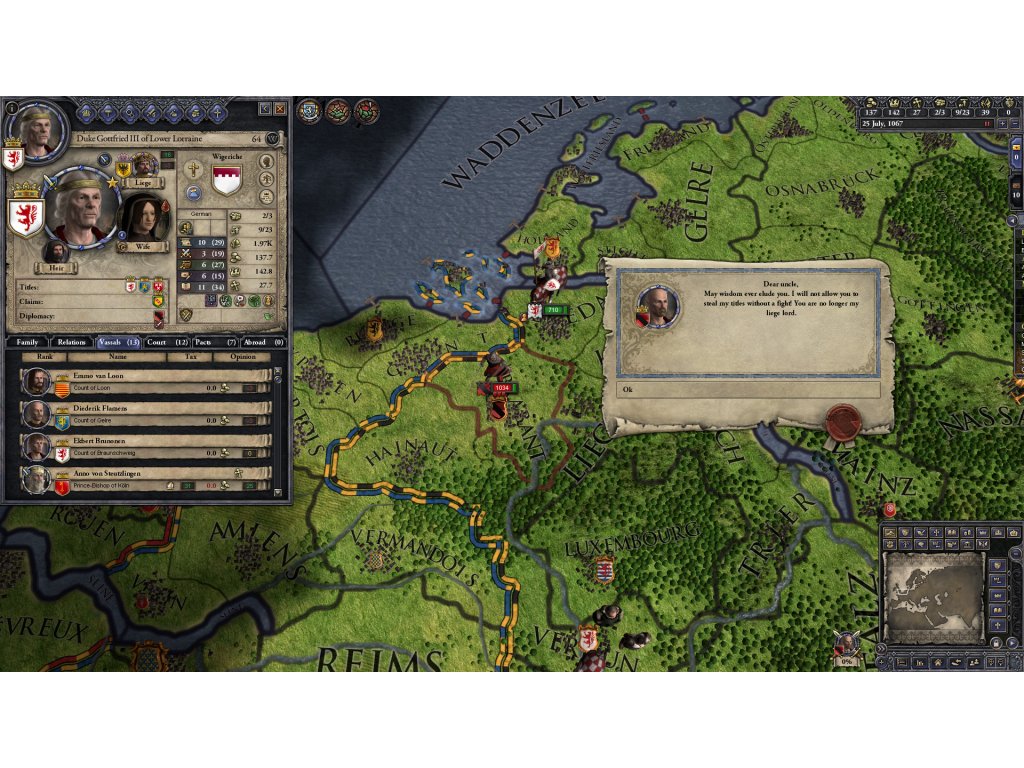Open the Abroad tab
Viewport: 1024px width, 768px height.
(263, 342)
